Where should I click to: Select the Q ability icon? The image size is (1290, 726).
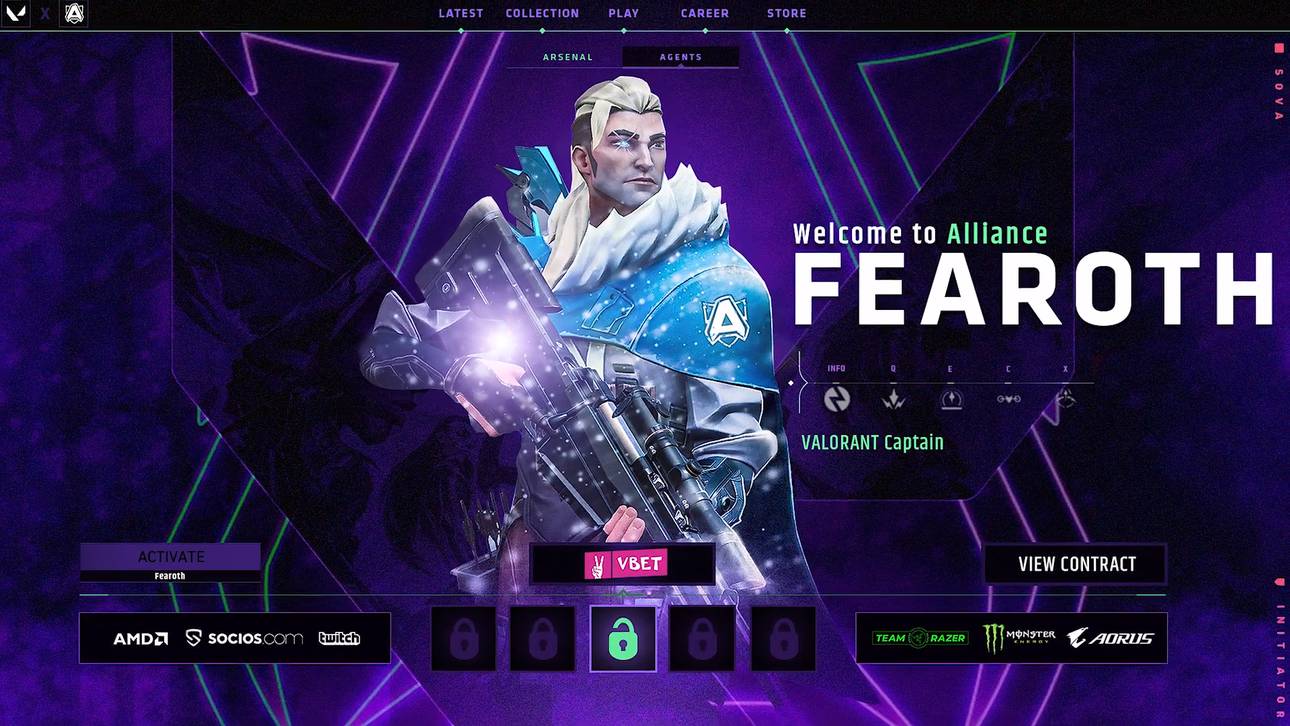893,398
